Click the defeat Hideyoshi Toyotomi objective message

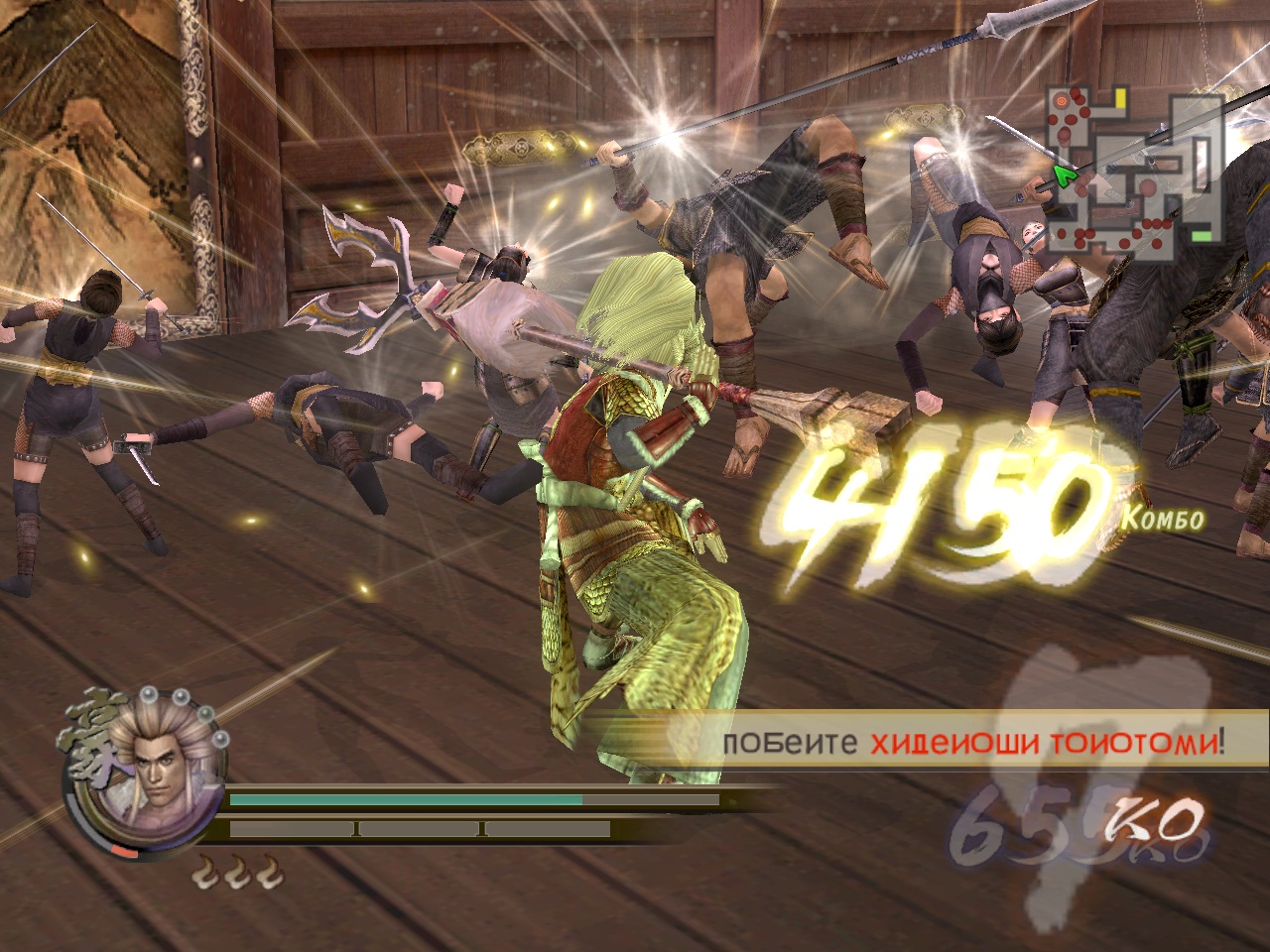click(972, 742)
